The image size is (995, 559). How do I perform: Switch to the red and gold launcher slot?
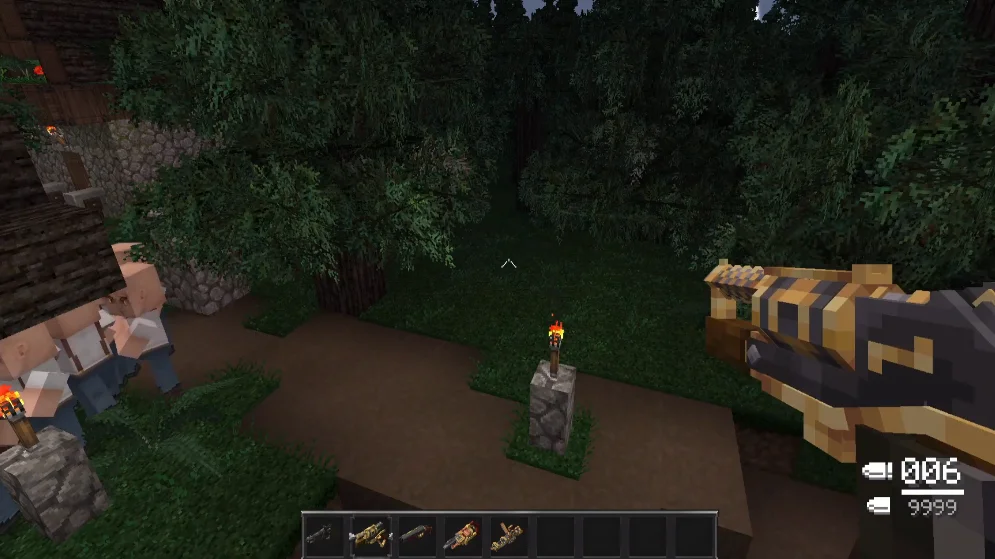tap(462, 533)
